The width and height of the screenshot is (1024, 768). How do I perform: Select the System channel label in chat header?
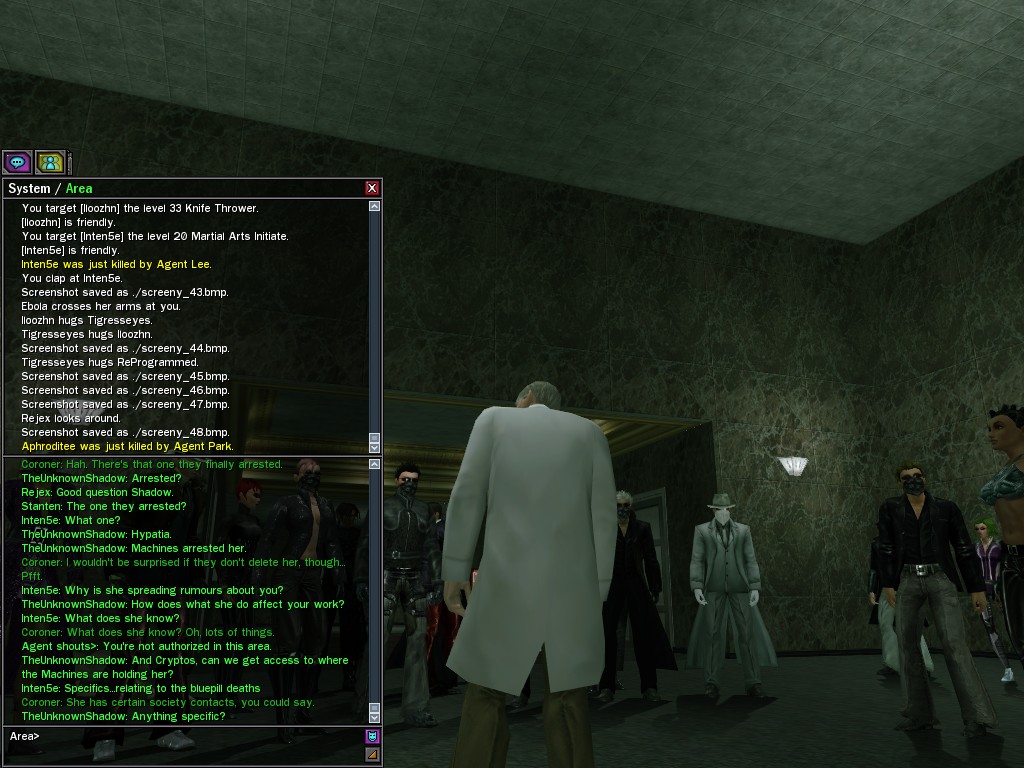pyautogui.click(x=29, y=188)
